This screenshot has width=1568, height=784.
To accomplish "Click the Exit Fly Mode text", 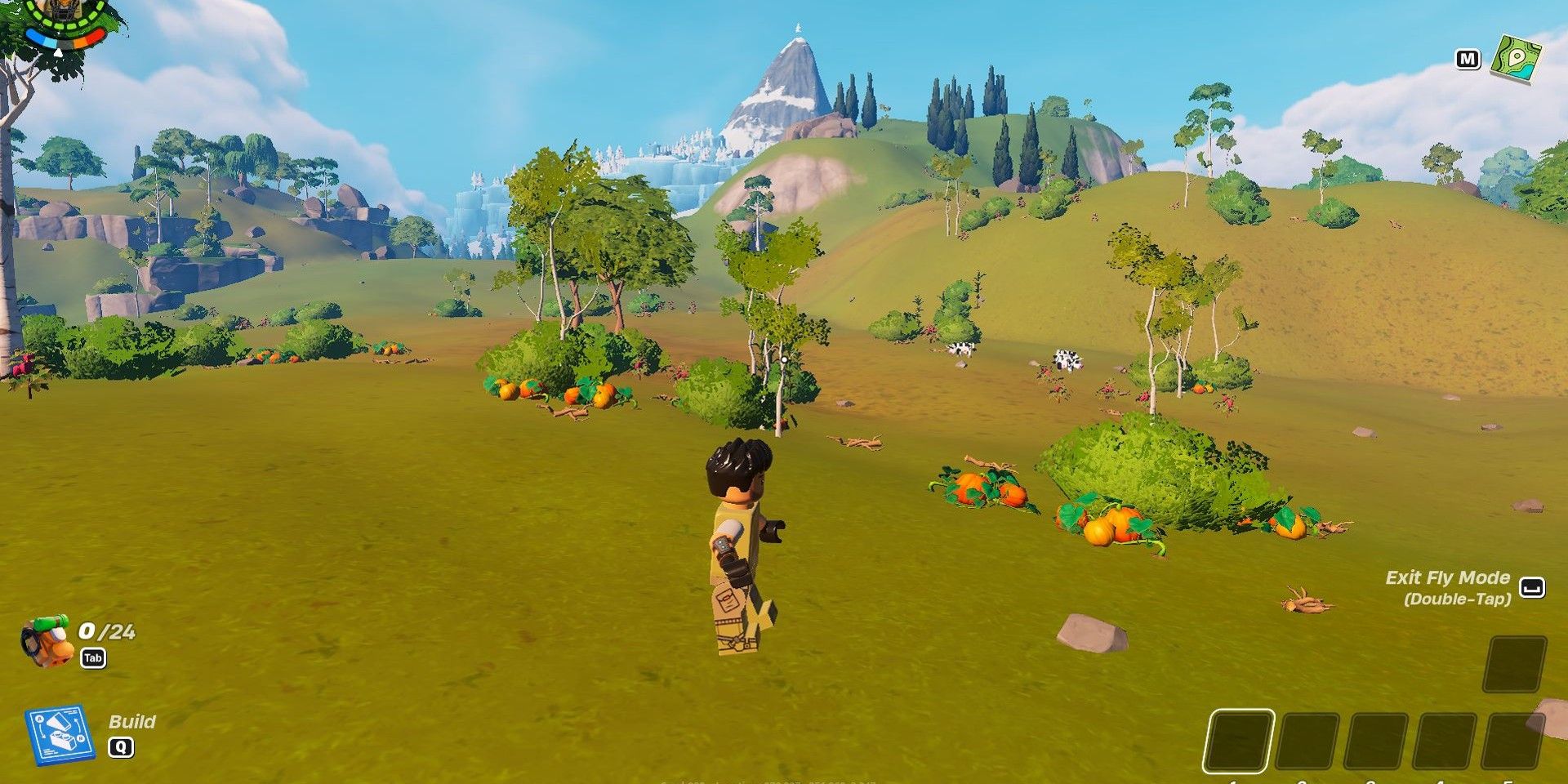I will (1450, 577).
